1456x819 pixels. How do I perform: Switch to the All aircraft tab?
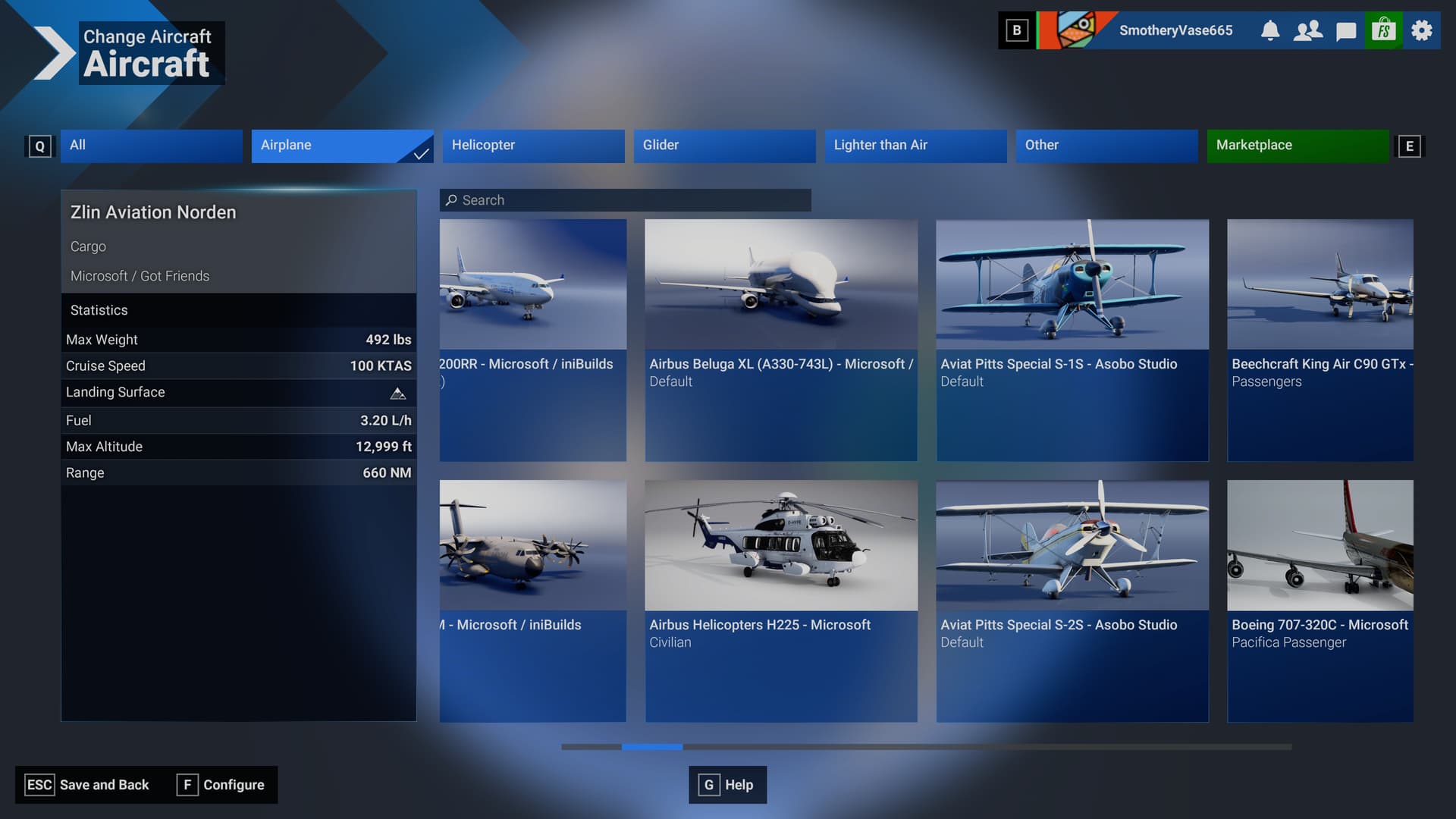(x=151, y=146)
